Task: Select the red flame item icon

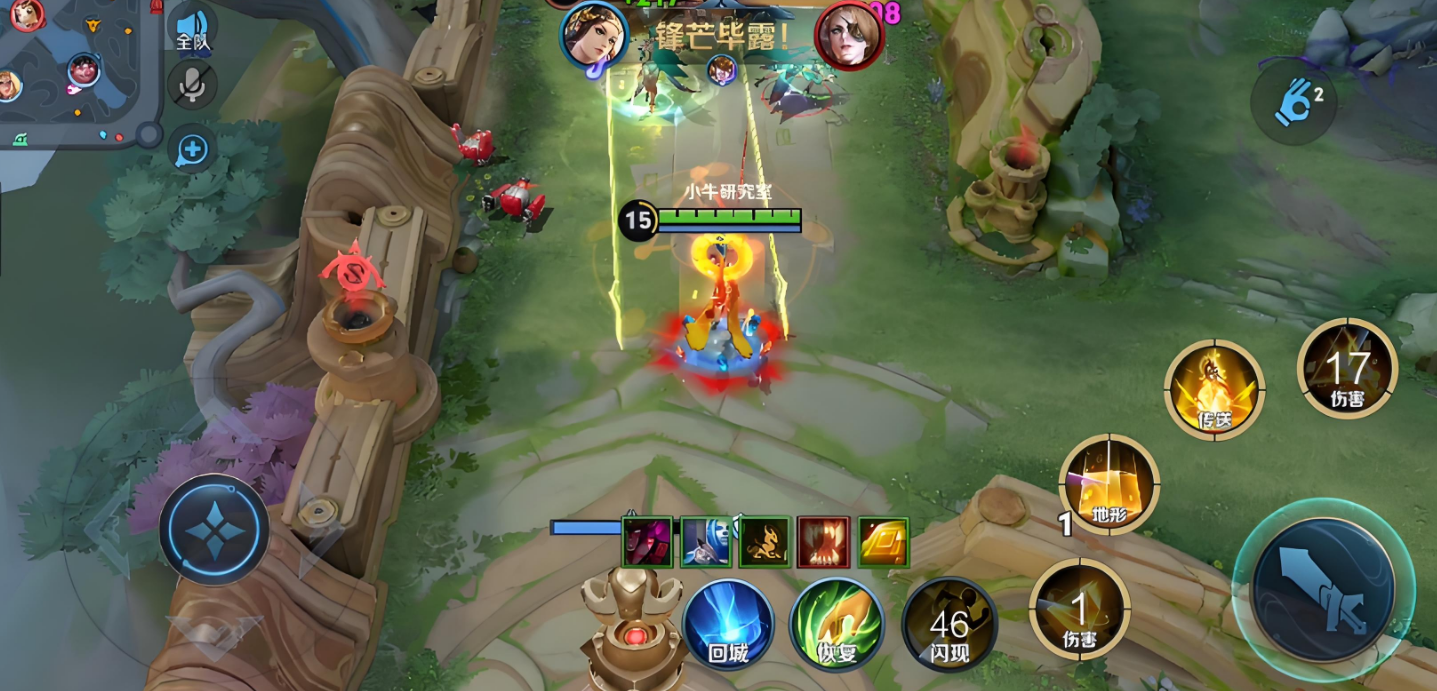Action: 823,542
